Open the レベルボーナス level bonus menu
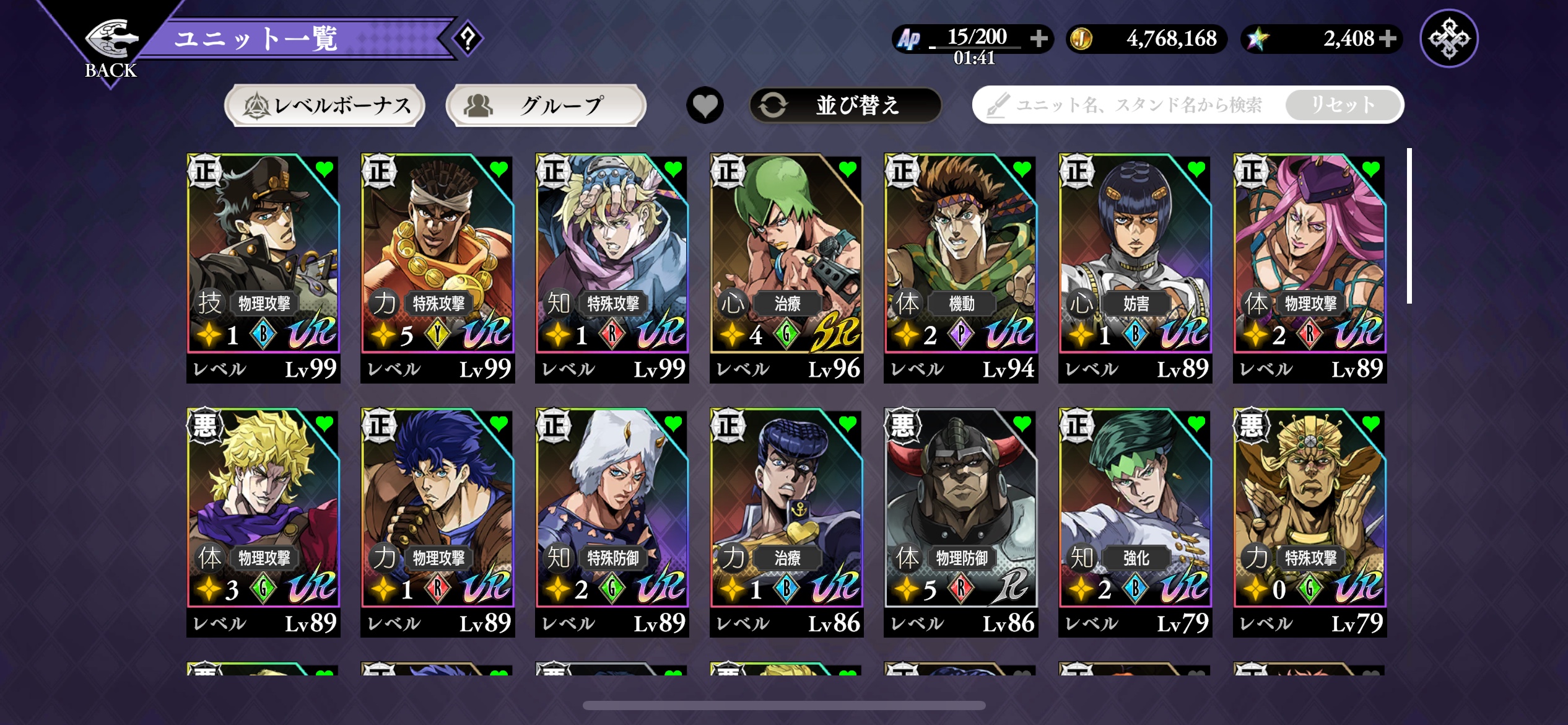 tap(325, 105)
